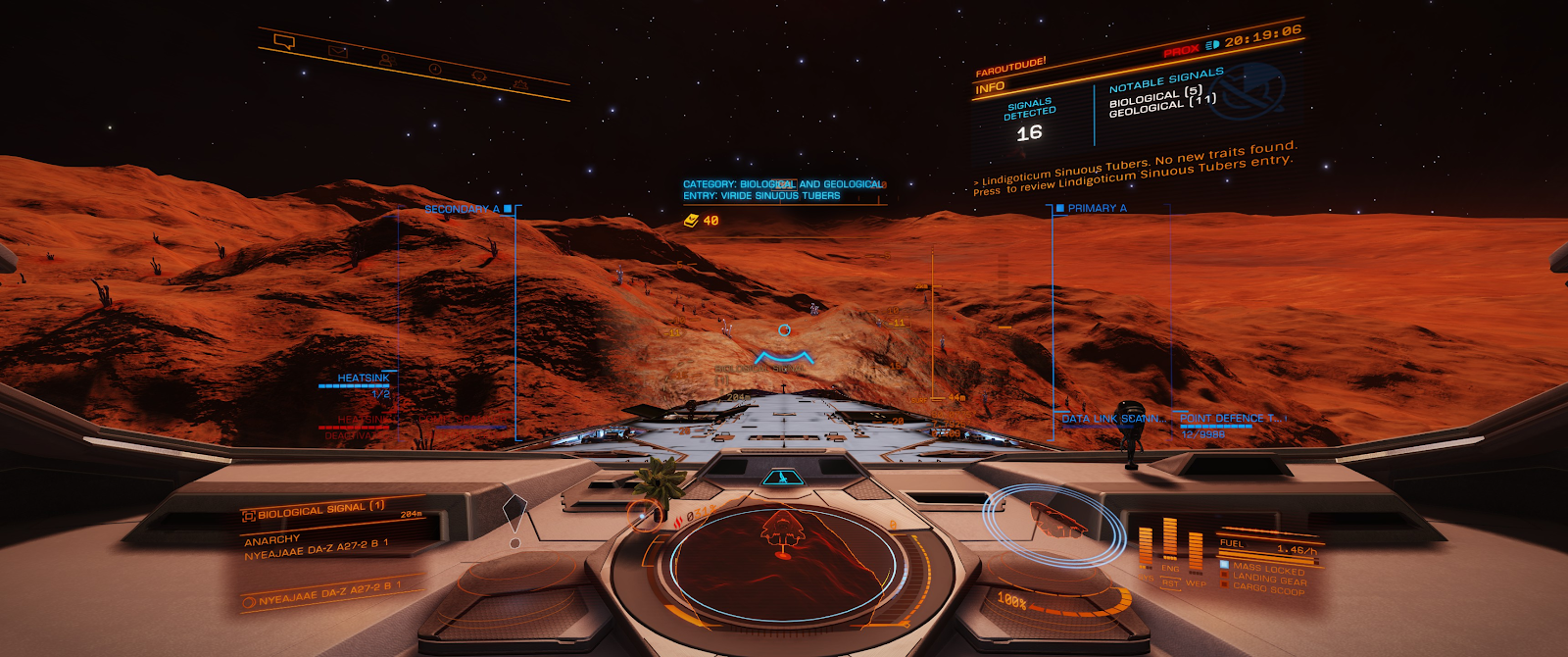Select the Data Link Scanner module
The height and width of the screenshot is (657, 1568).
pyautogui.click(x=1112, y=419)
